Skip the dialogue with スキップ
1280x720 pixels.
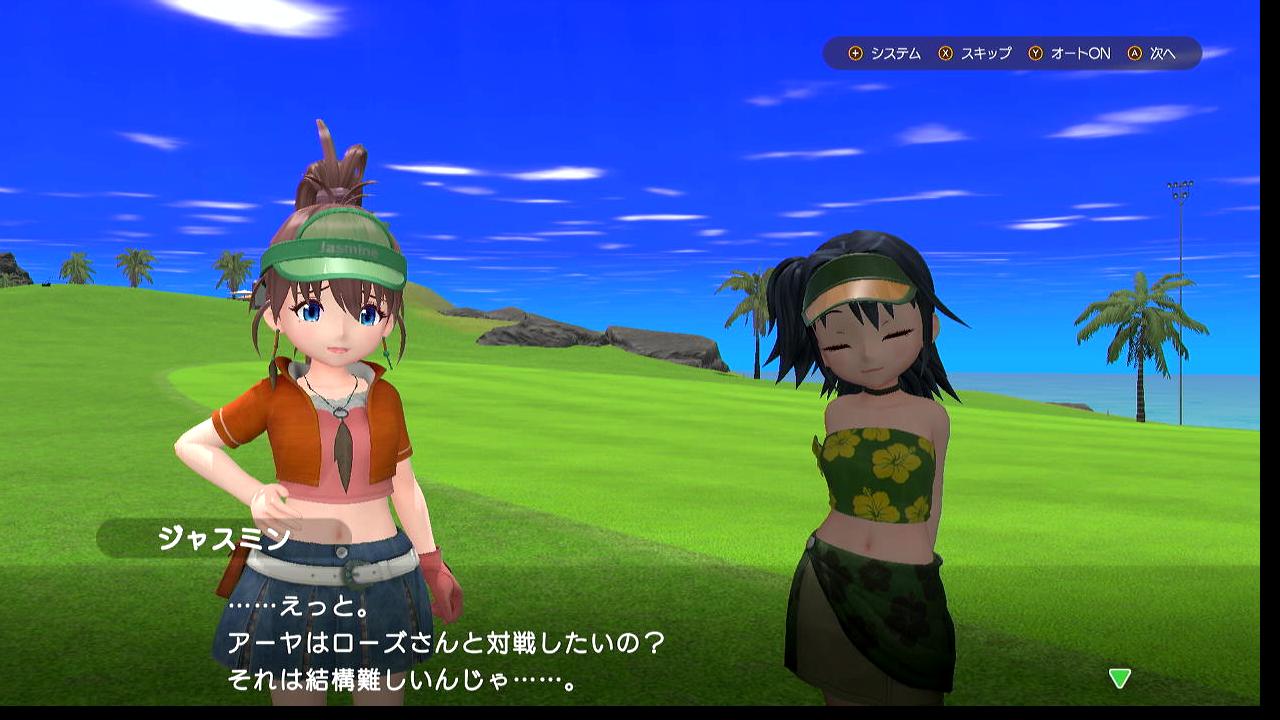tap(975, 54)
